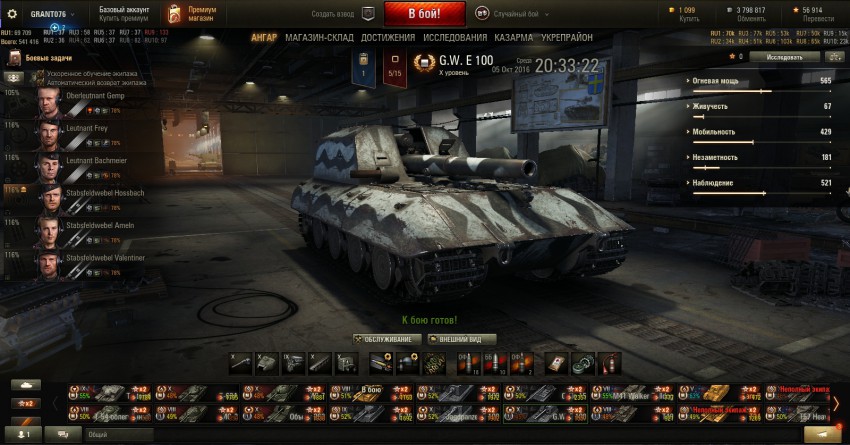Open the ДОСТИЖЕНИЯ tab
The width and height of the screenshot is (850, 445).
pyautogui.click(x=387, y=37)
